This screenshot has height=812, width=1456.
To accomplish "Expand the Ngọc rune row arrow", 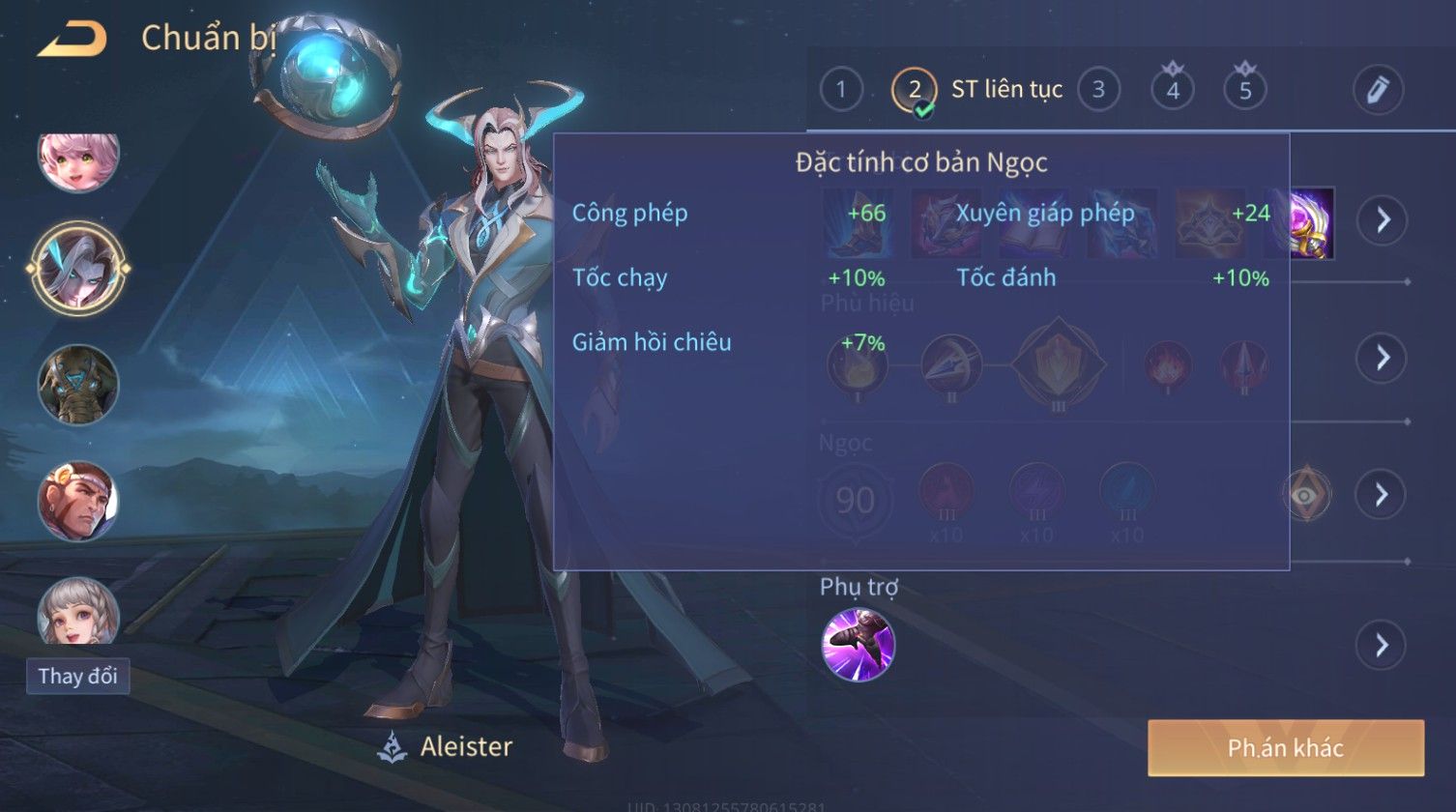I will [1382, 495].
